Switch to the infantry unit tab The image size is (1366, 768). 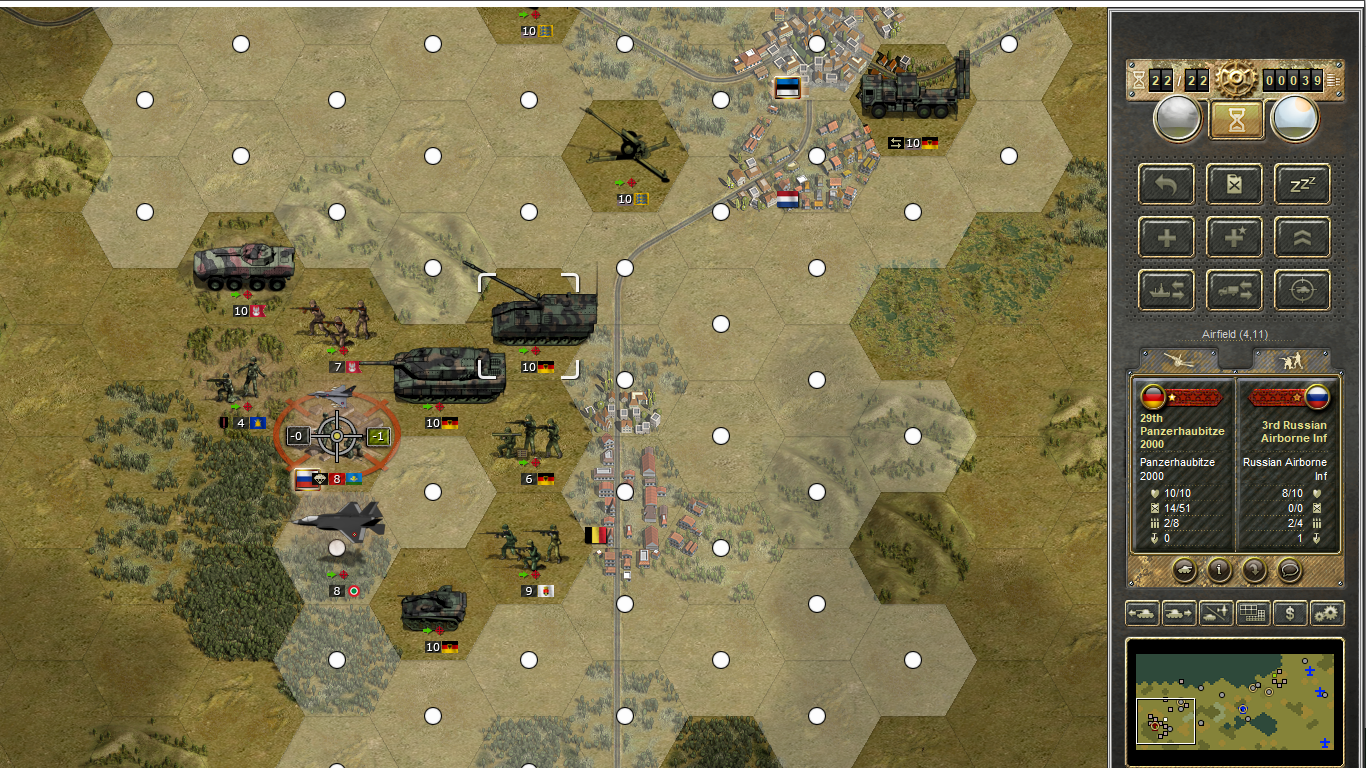[x=1292, y=359]
